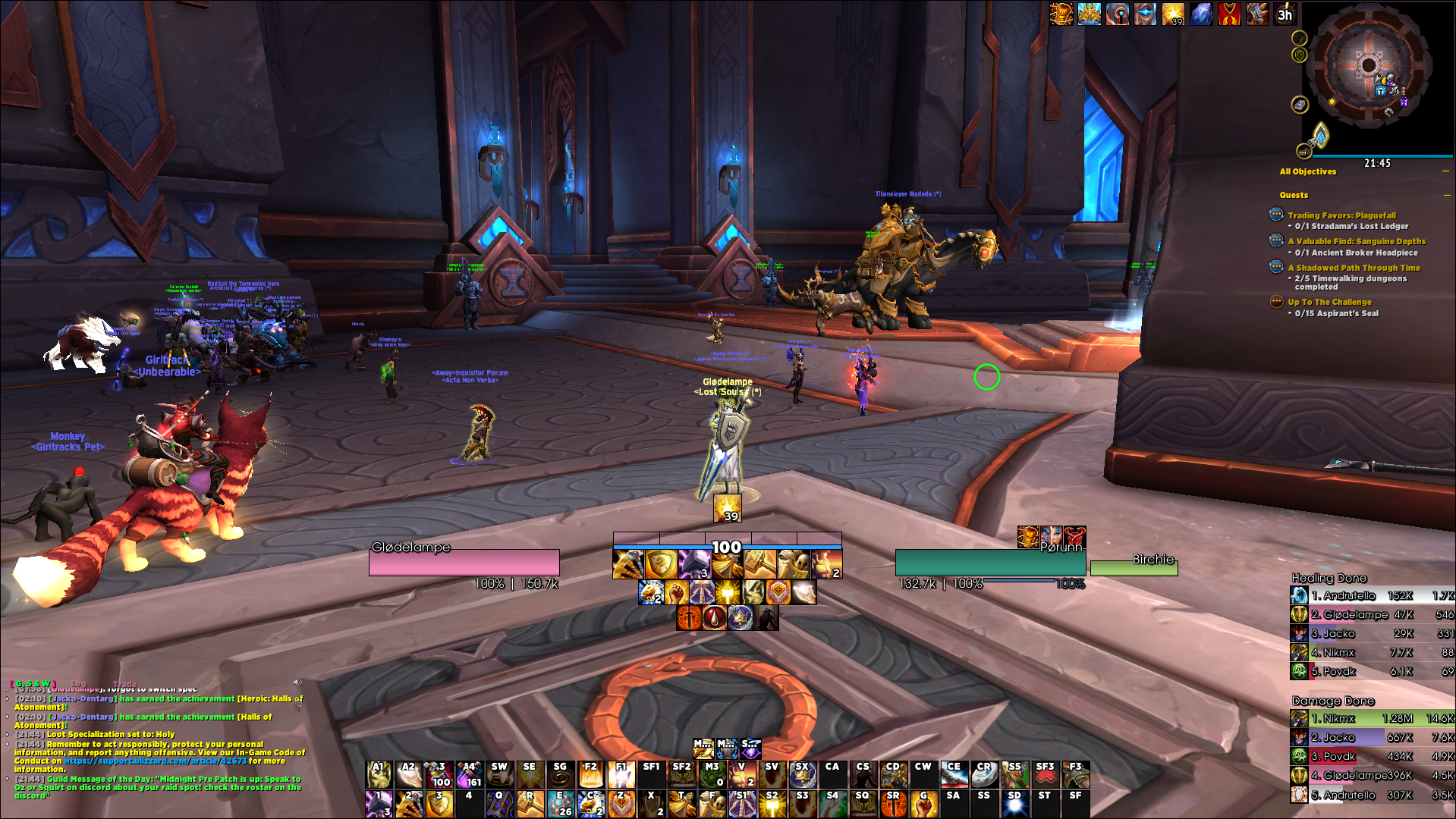Switch to the Log chat tab
Viewport: 1456px width, 819px height.
click(79, 683)
